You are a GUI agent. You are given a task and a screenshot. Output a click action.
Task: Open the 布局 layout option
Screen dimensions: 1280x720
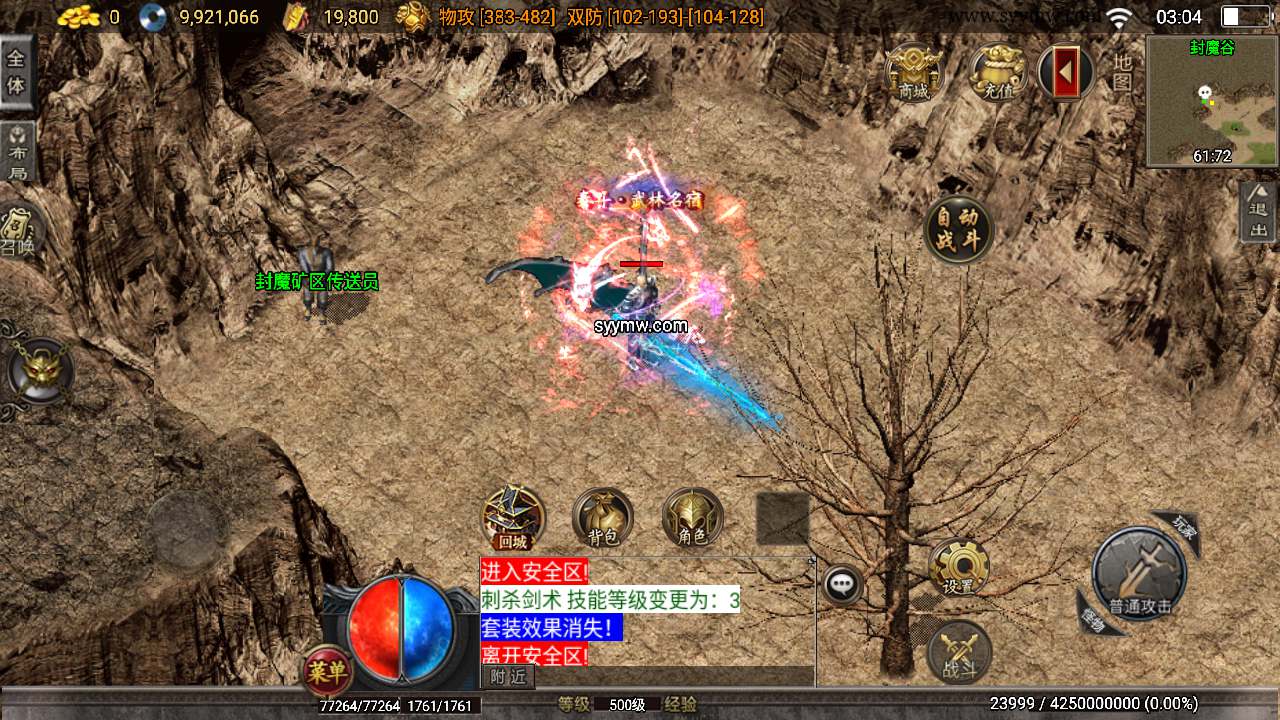point(17,152)
